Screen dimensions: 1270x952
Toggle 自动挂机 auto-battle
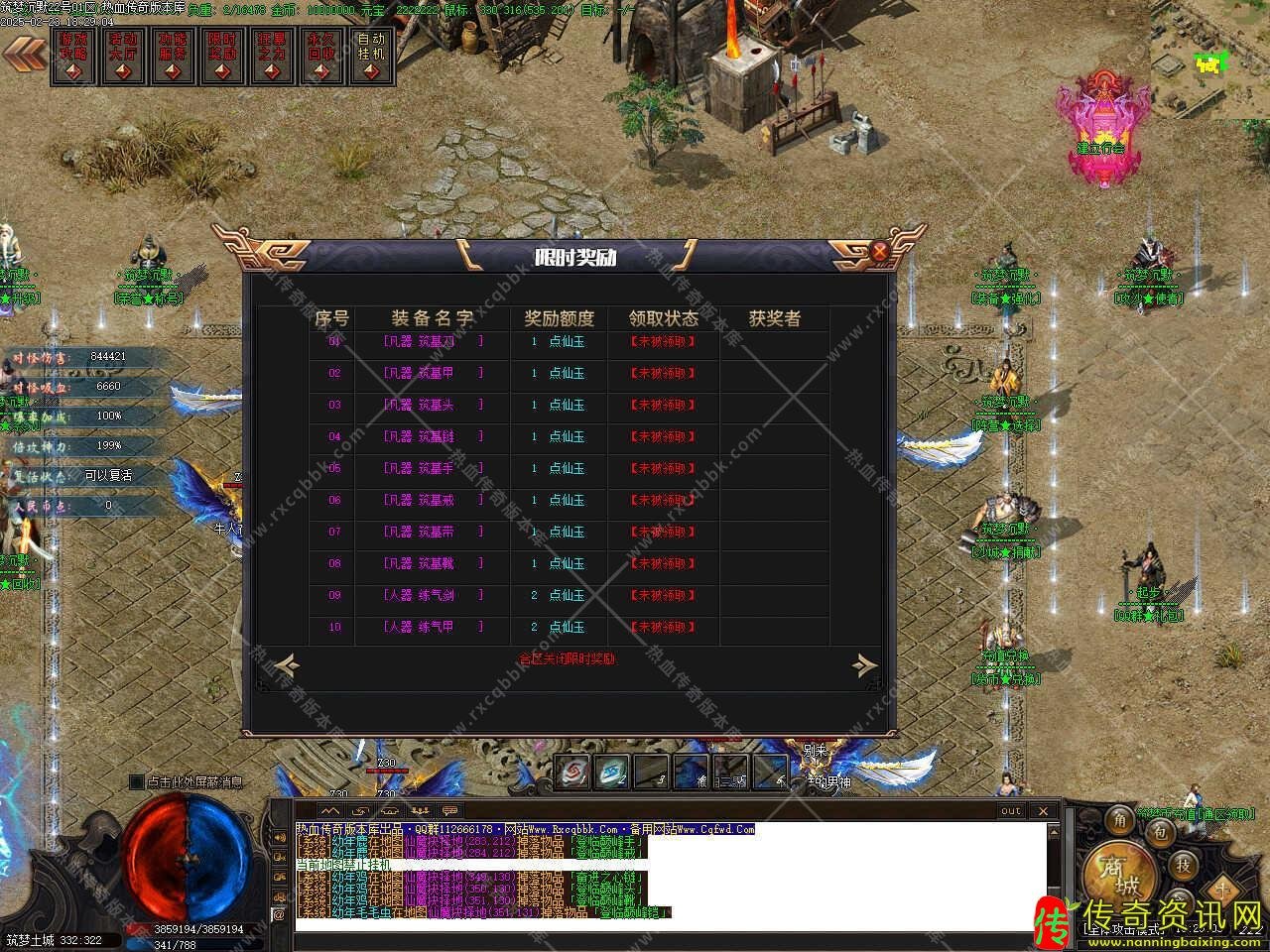(x=371, y=56)
